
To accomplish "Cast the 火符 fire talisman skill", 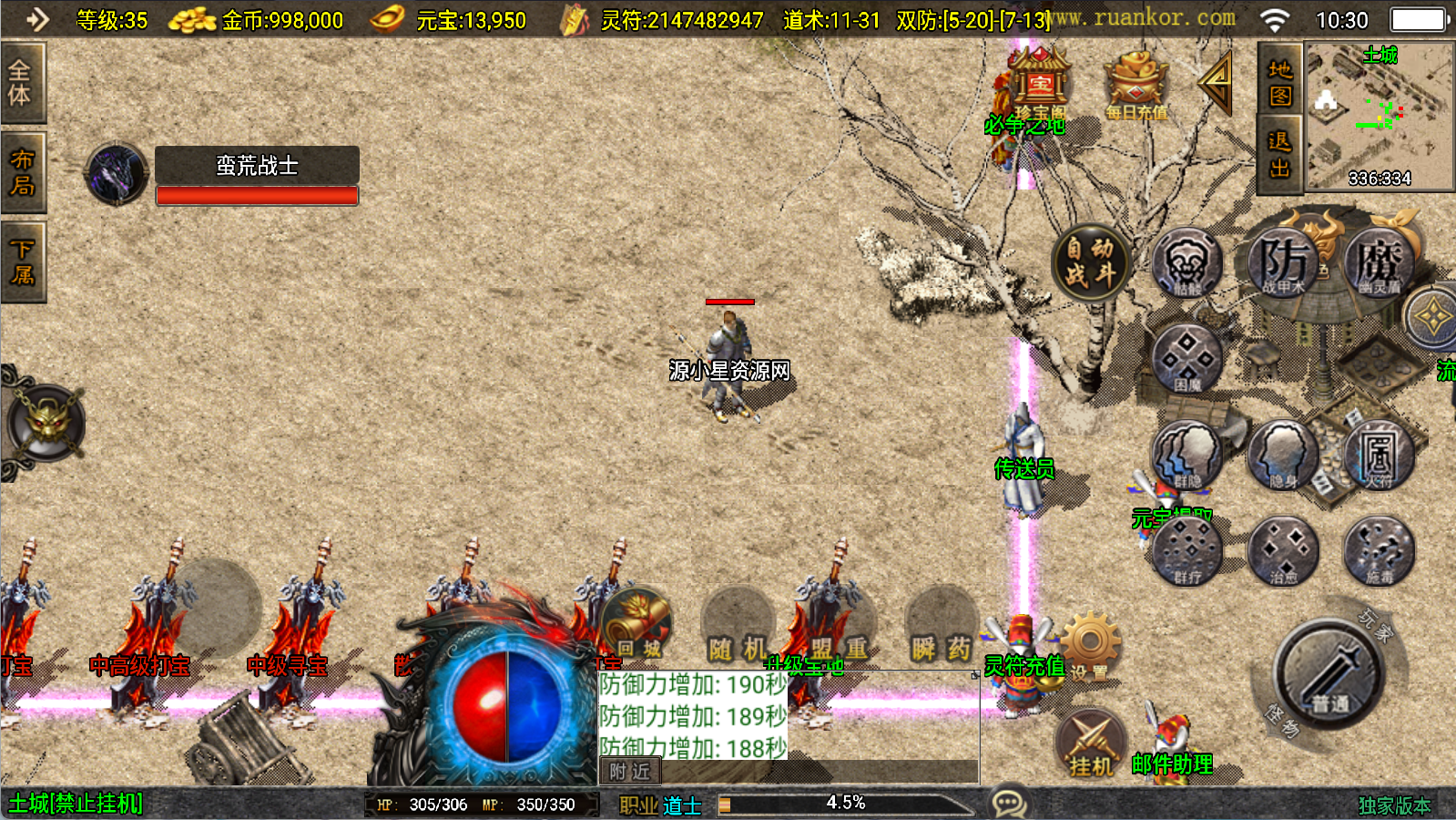I will (1378, 454).
